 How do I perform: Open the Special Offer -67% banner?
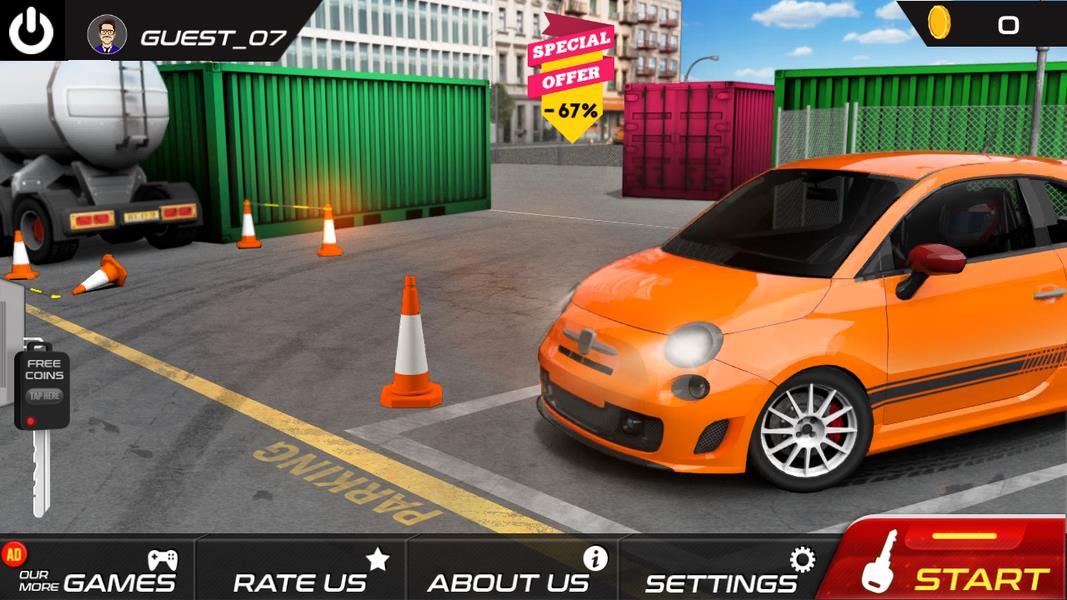(571, 76)
